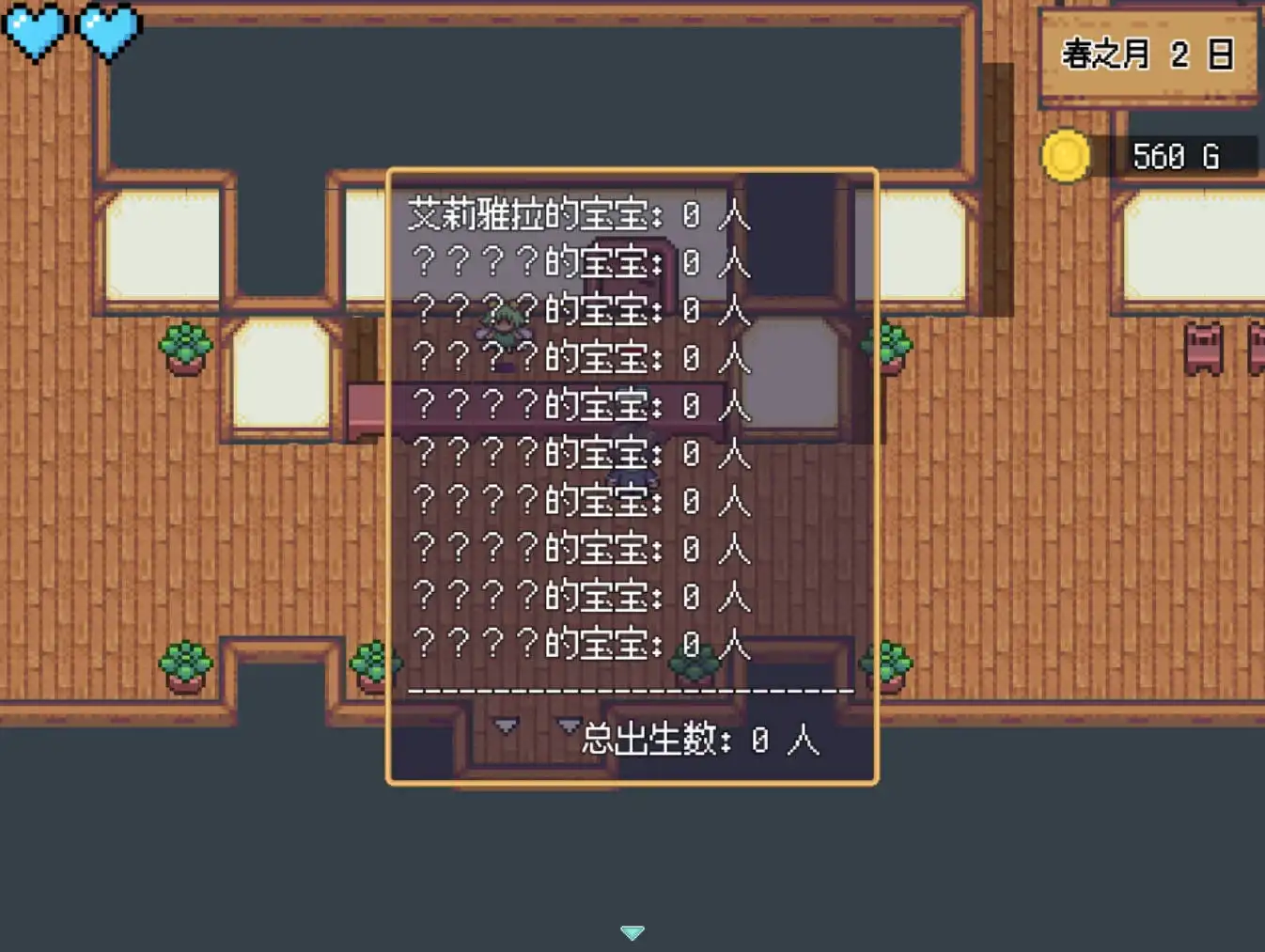Click the left gray scroll-down triangle in the dialog
This screenshot has width=1265, height=952.
point(506,726)
